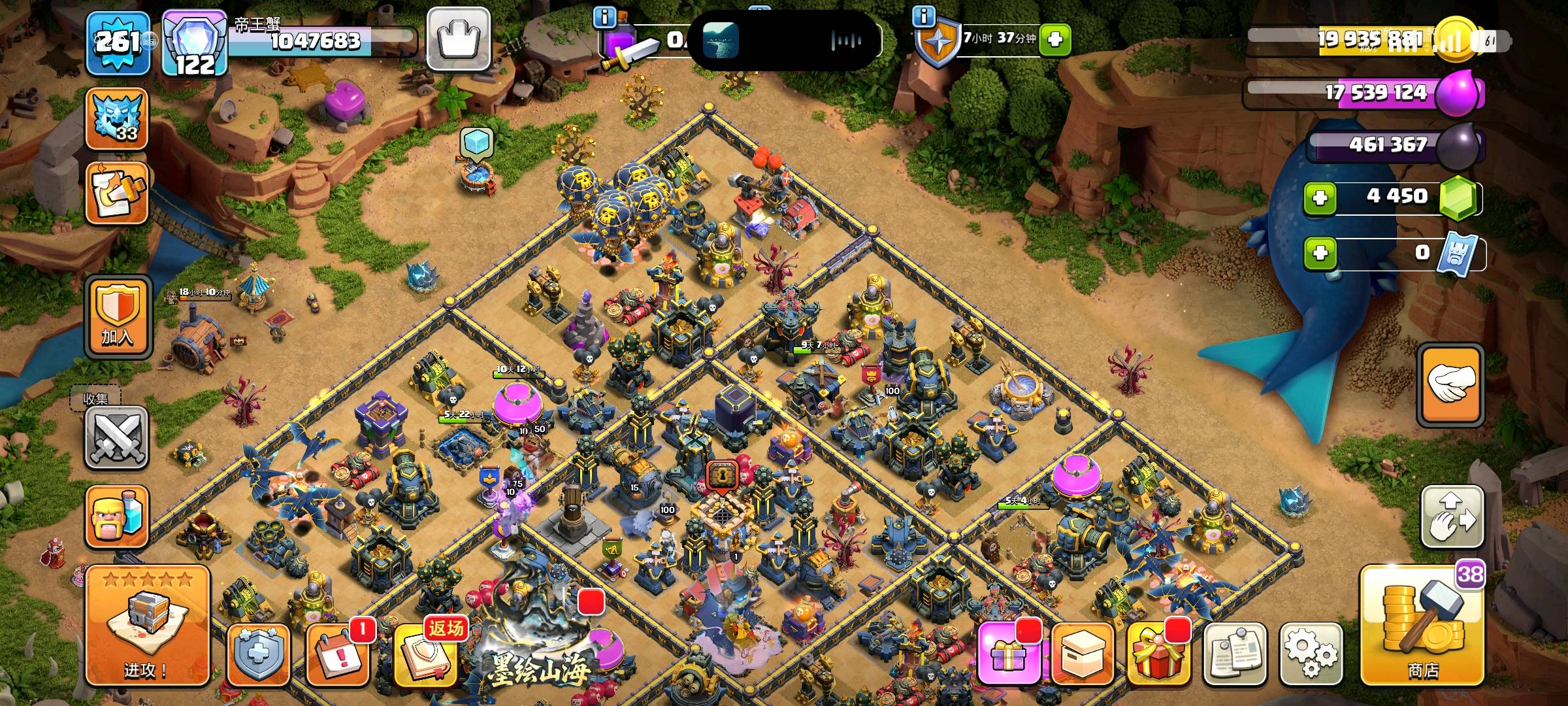Tap the shield with plus sign button
The image size is (1568, 706).
[x=258, y=654]
